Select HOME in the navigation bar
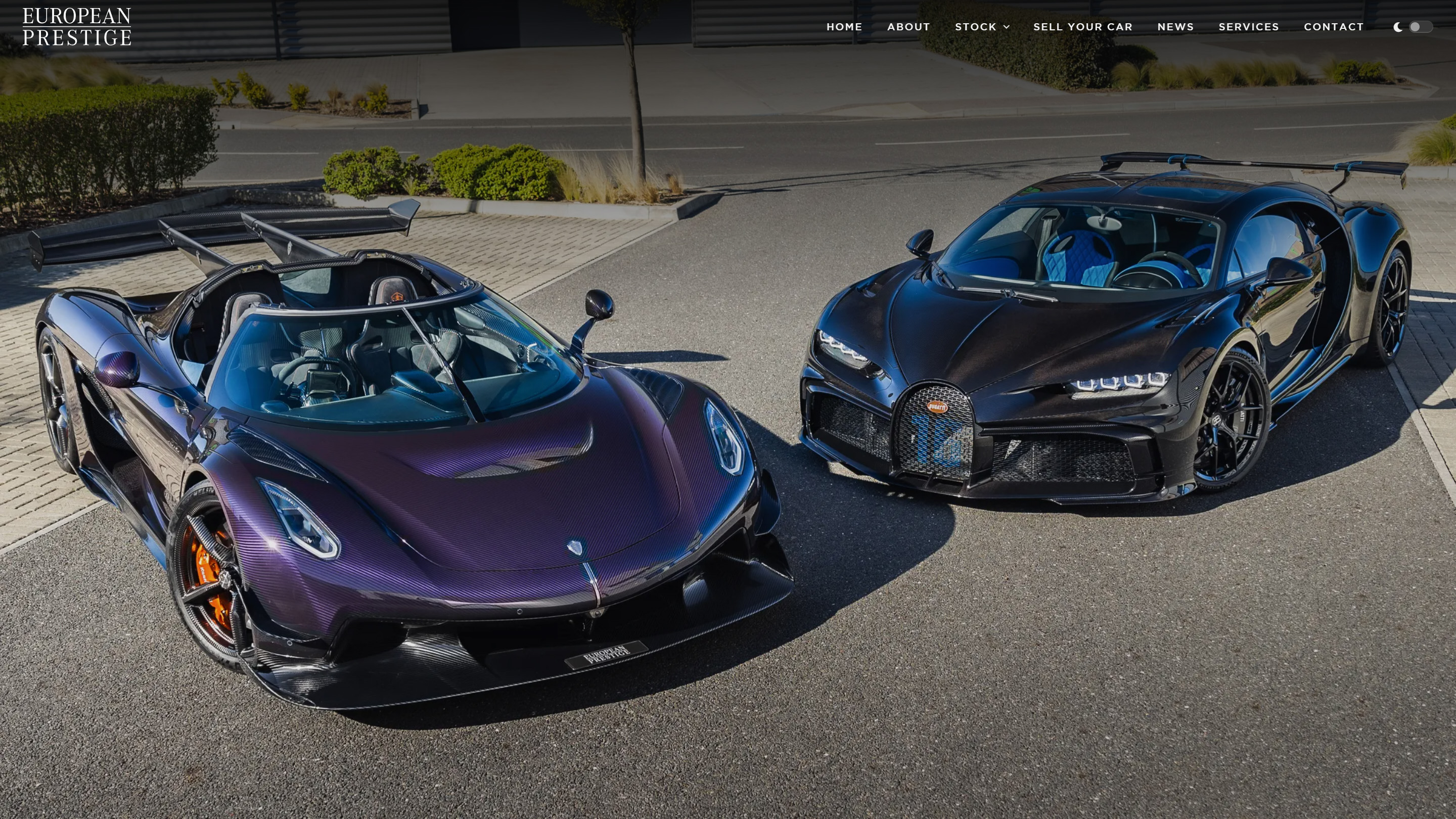The image size is (1456, 819). pos(844,27)
